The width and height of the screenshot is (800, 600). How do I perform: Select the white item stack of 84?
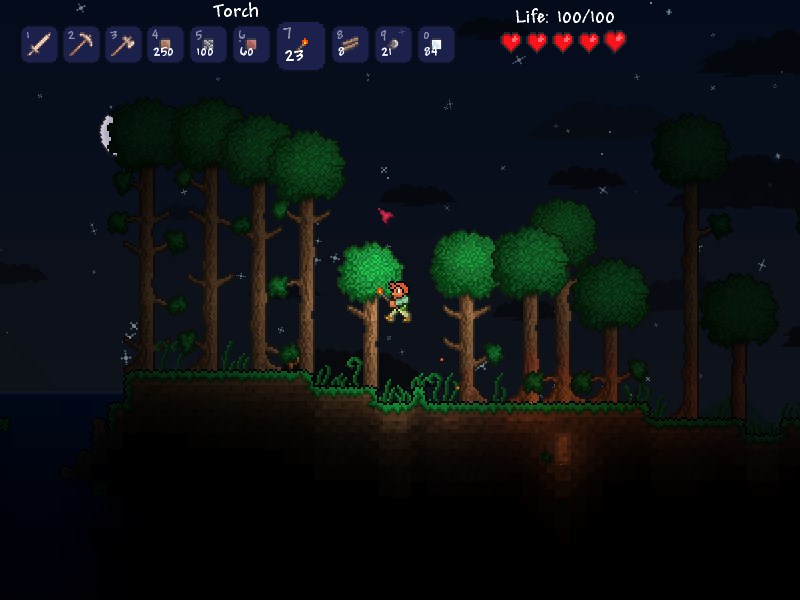[x=436, y=45]
